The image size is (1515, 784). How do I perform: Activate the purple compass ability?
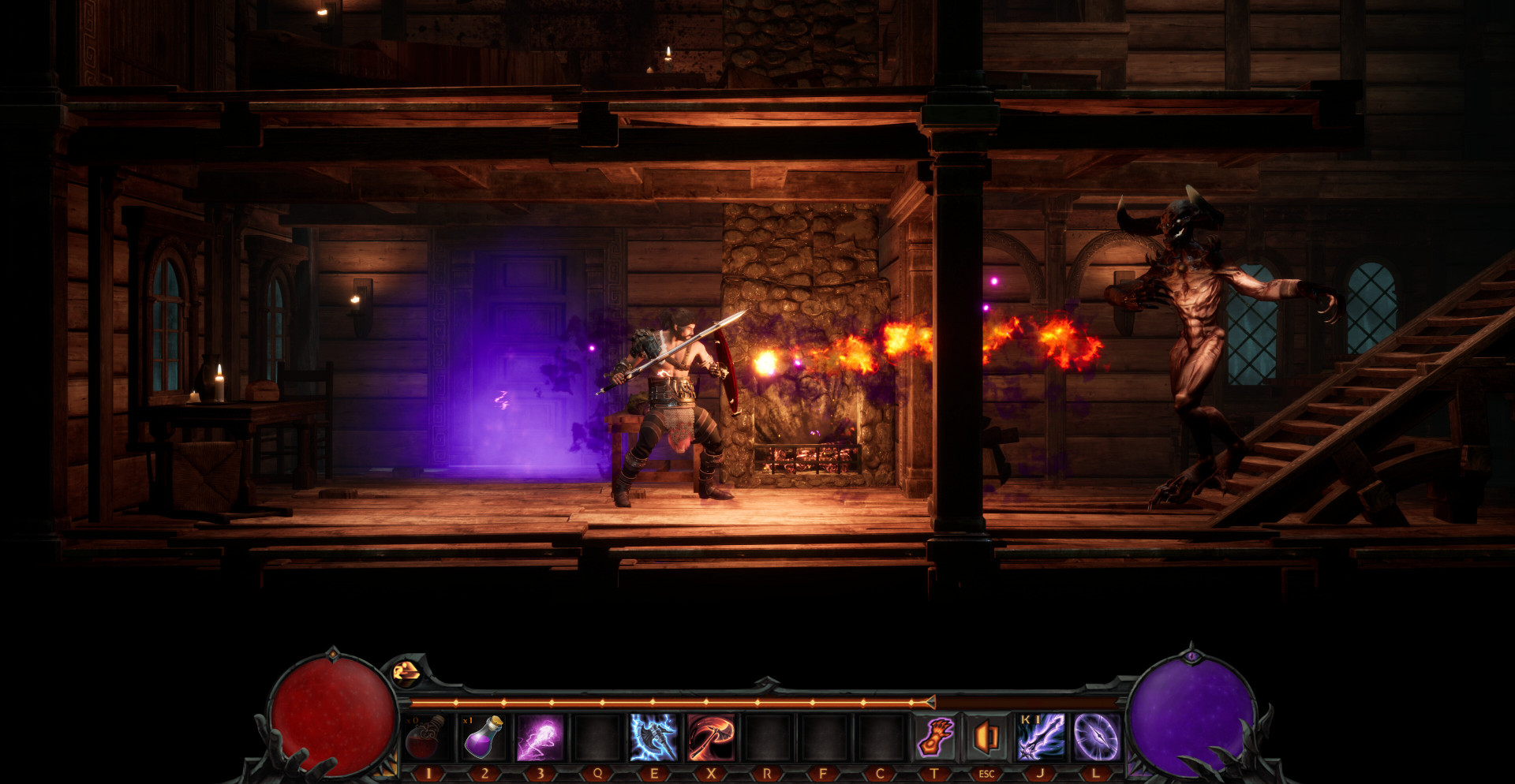(1096, 737)
